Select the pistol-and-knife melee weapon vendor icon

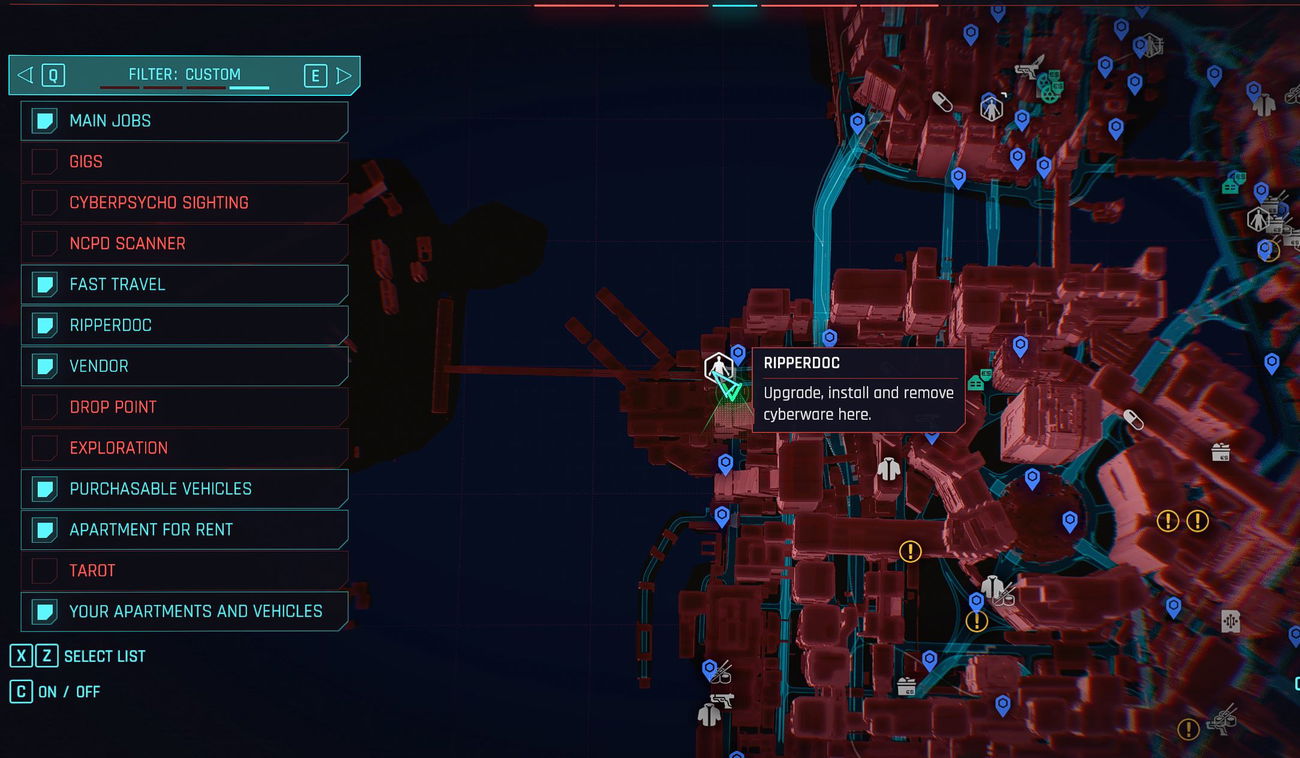pyautogui.click(x=1030, y=68)
